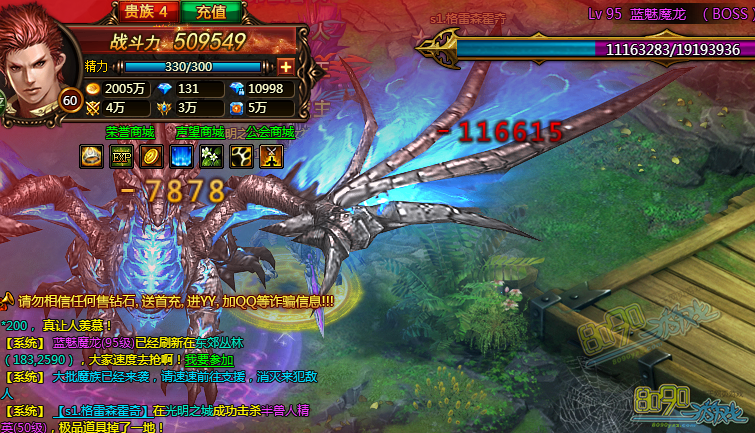755x433 pixels.
Task: Add stamina with the plus button
Action: pyautogui.click(x=286, y=66)
